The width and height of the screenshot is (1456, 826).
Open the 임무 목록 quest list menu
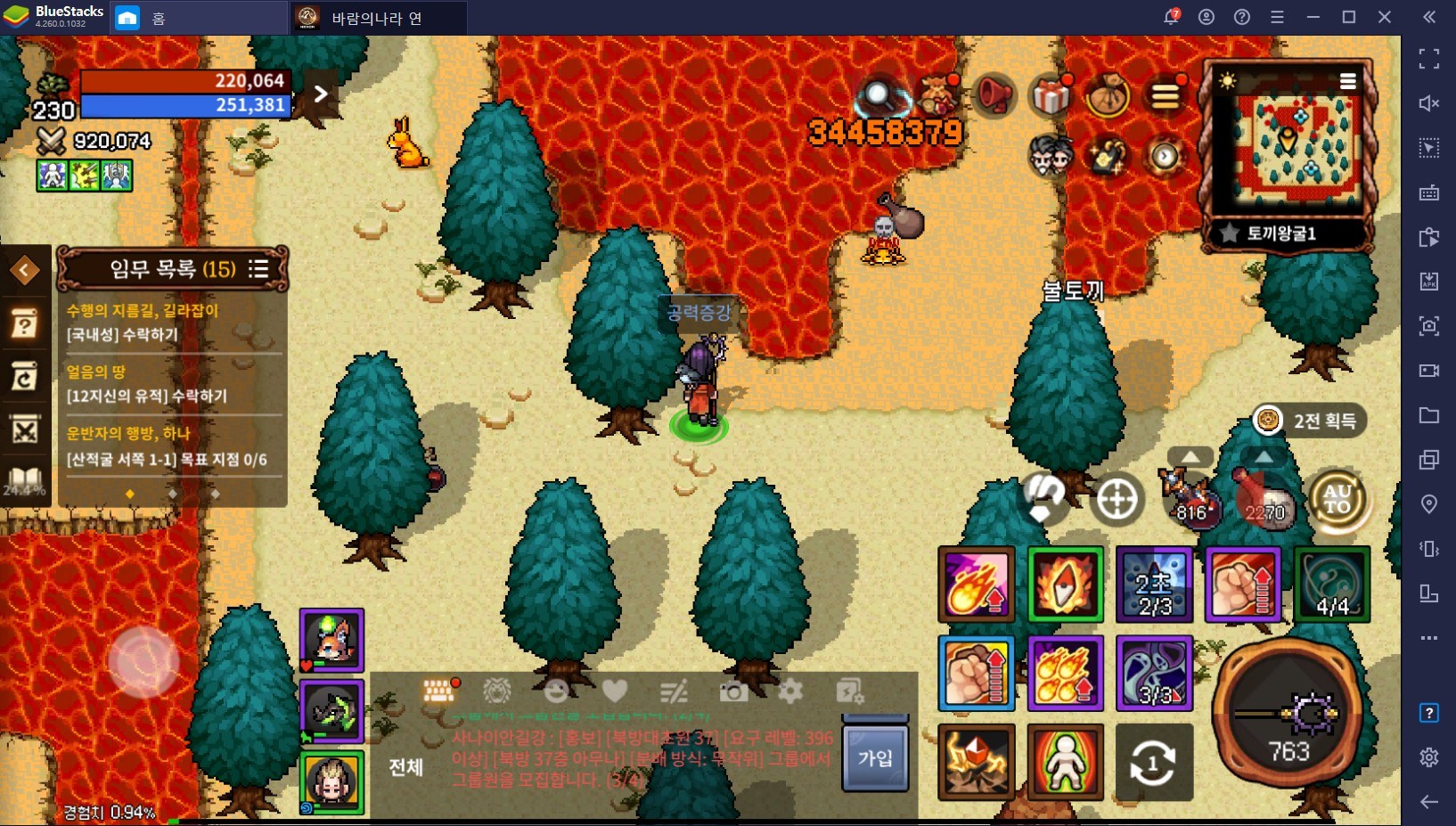pyautogui.click(x=258, y=269)
